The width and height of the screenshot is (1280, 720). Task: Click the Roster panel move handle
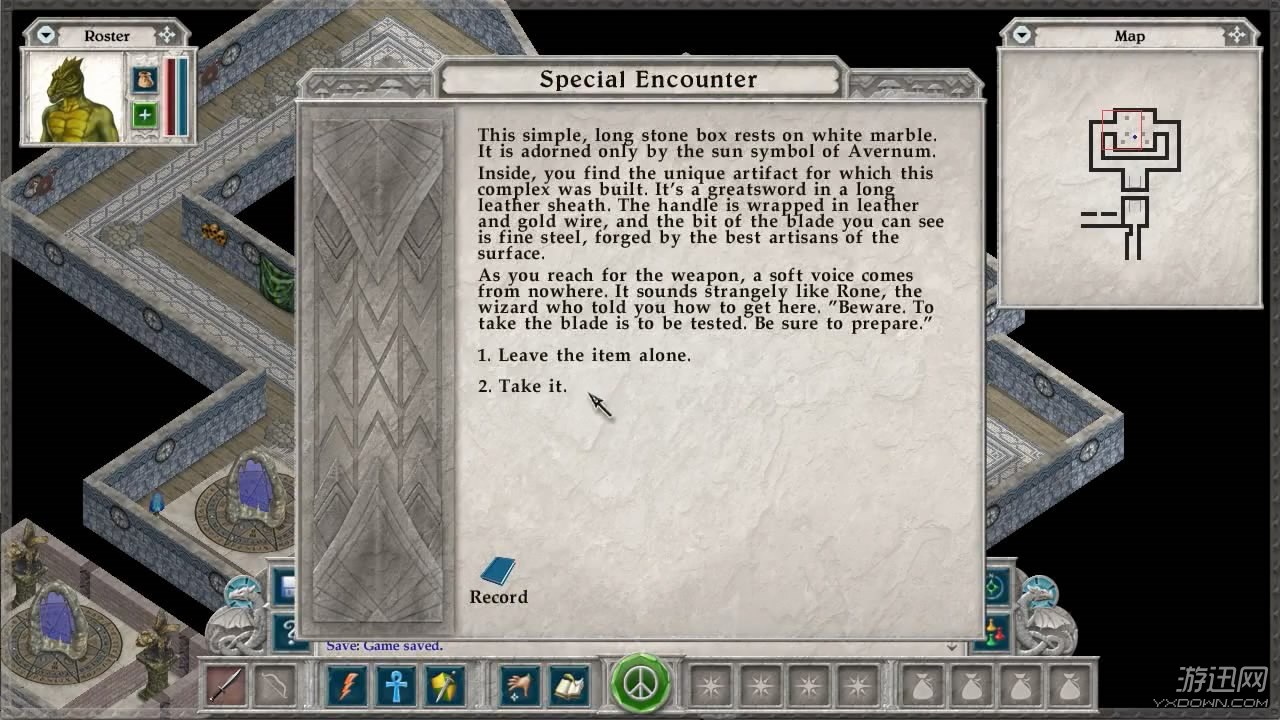point(167,35)
